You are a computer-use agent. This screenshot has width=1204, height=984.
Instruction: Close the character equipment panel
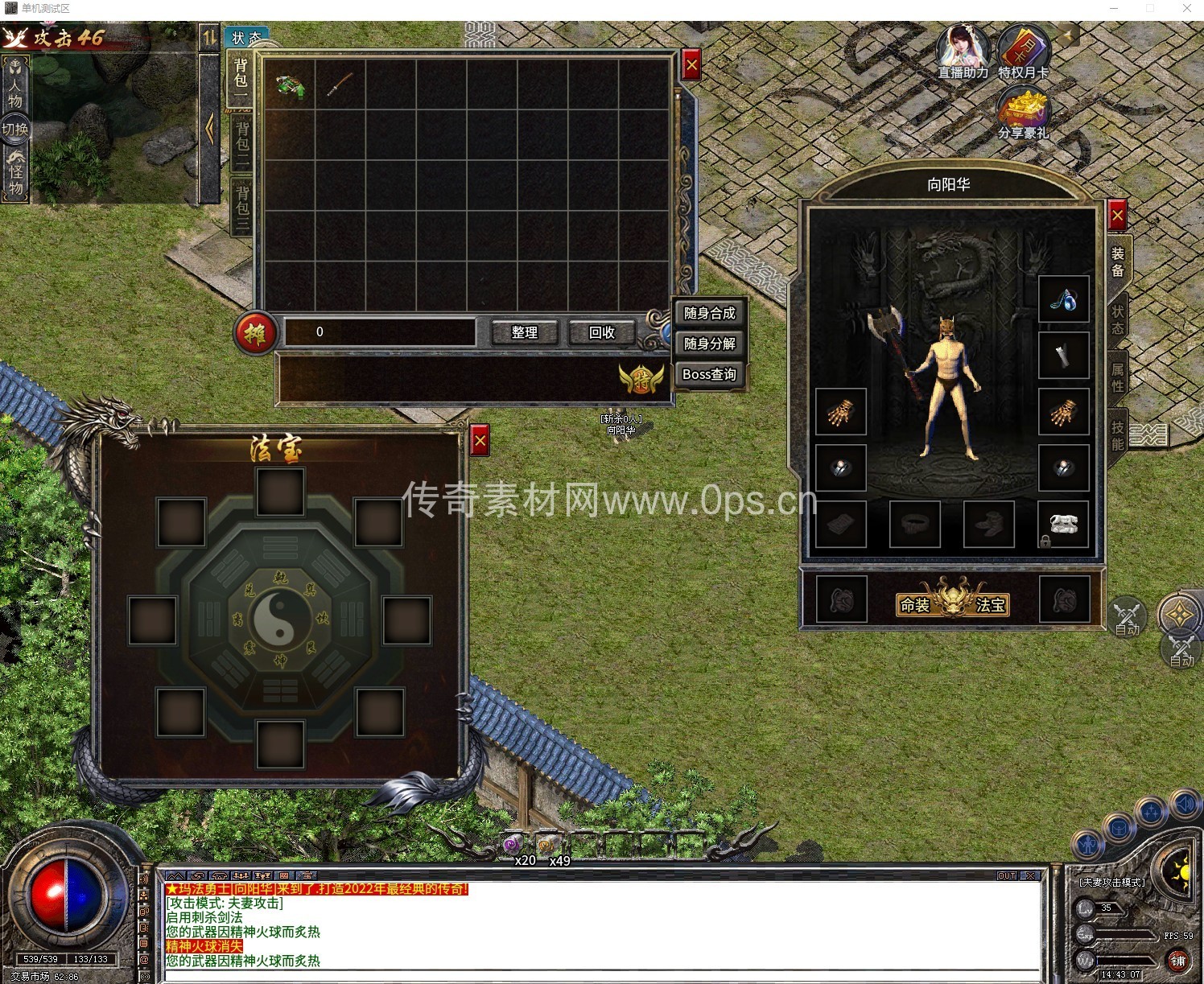coord(1117,216)
